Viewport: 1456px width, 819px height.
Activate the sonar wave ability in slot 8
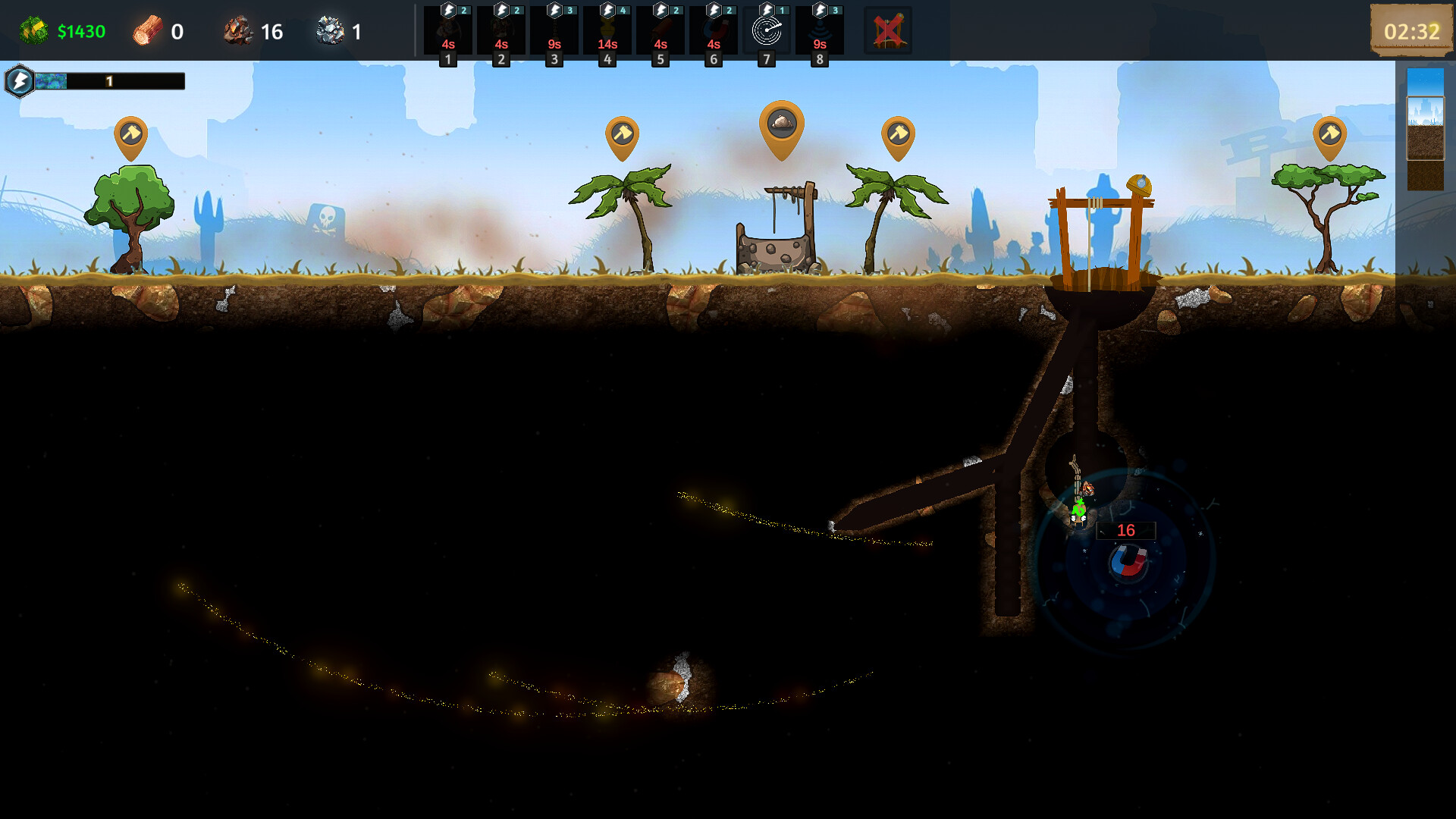(819, 31)
